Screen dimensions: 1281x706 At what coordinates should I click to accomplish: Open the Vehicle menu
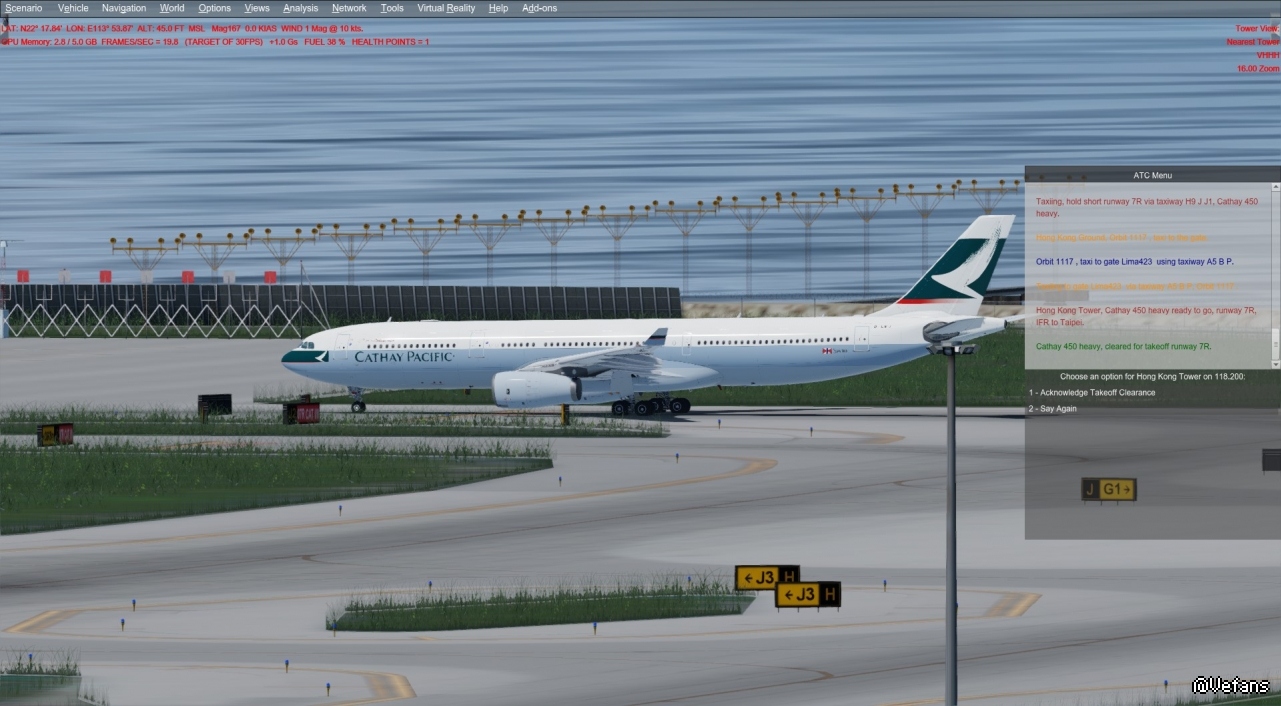click(x=73, y=8)
